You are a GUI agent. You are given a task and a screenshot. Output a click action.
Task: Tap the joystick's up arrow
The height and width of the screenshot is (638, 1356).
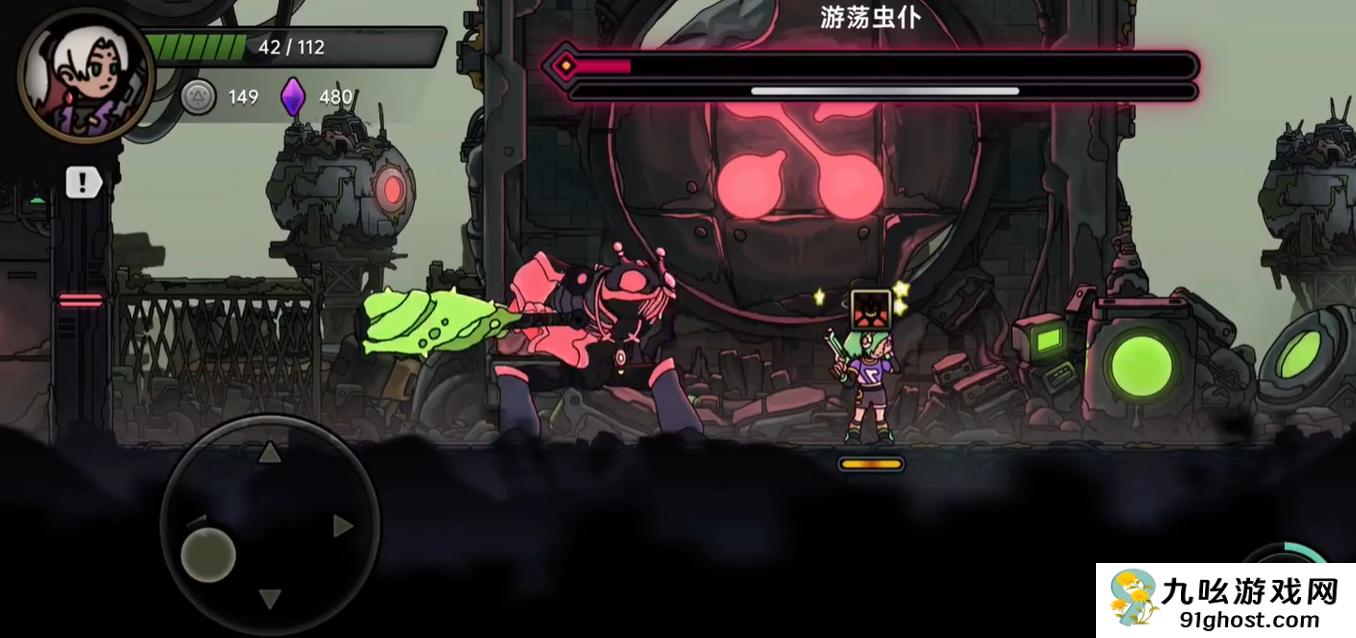[x=269, y=454]
